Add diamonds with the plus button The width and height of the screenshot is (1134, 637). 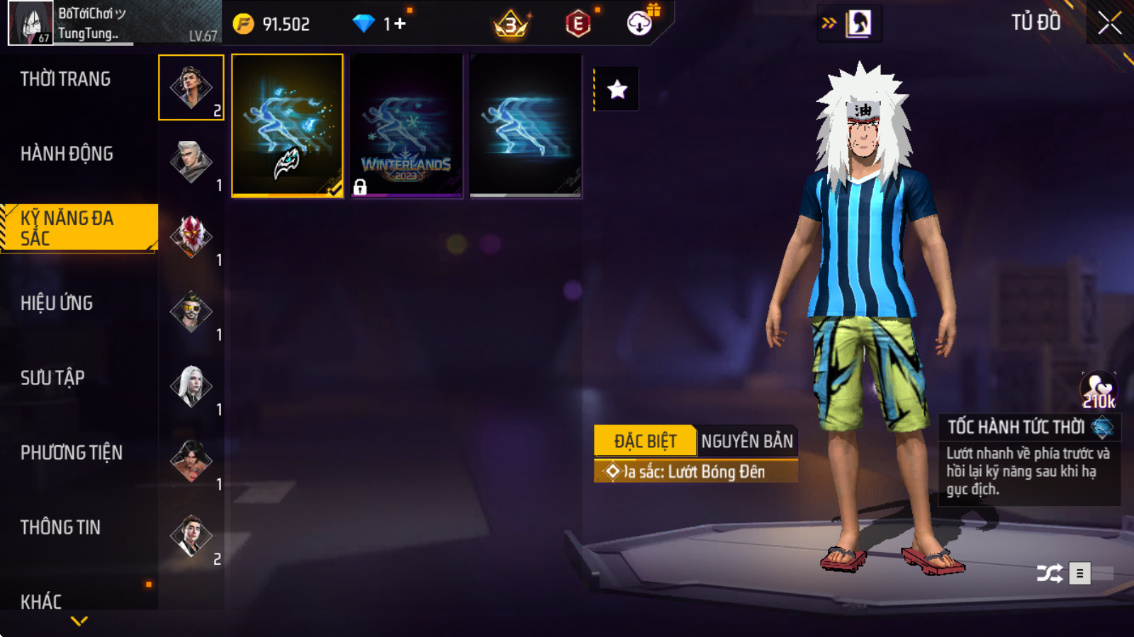(399, 24)
